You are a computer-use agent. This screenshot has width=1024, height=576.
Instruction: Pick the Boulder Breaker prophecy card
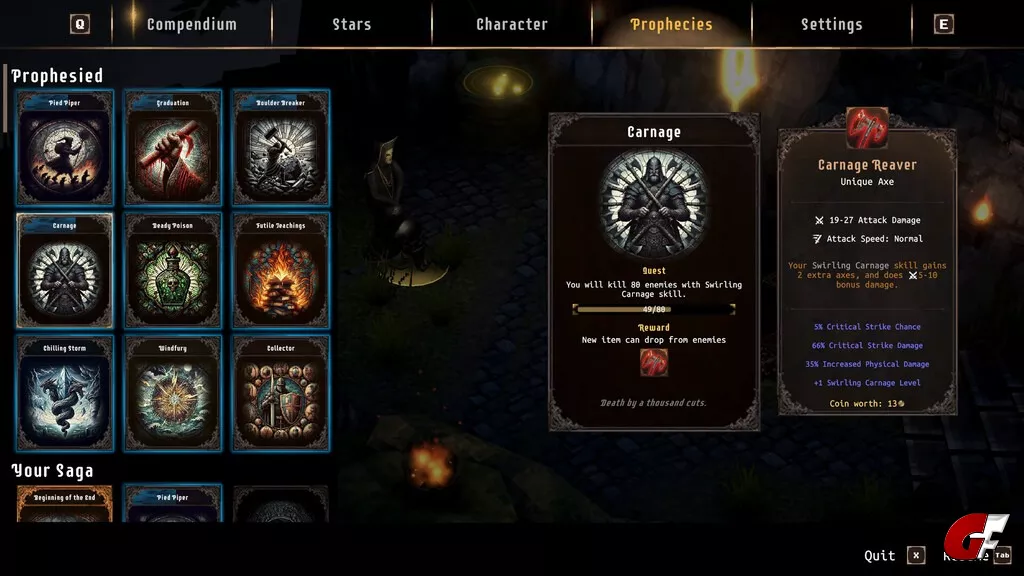click(281, 148)
